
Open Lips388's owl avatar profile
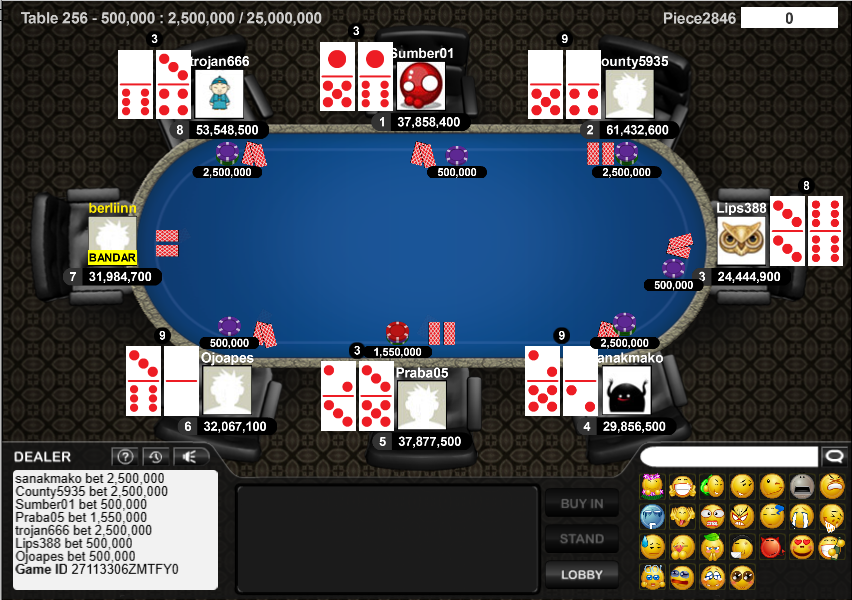coord(741,241)
